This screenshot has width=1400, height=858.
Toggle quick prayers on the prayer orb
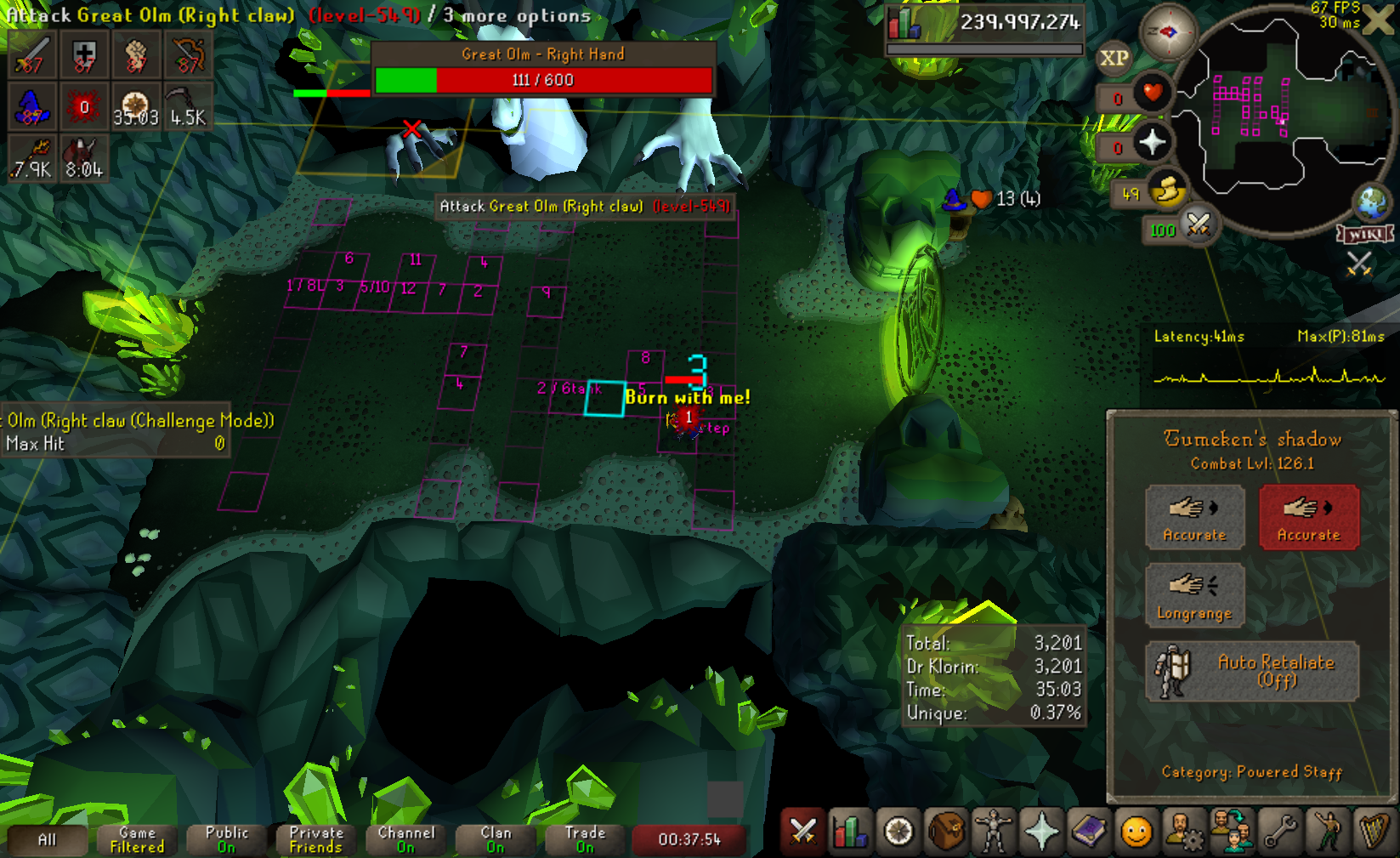tap(1152, 143)
